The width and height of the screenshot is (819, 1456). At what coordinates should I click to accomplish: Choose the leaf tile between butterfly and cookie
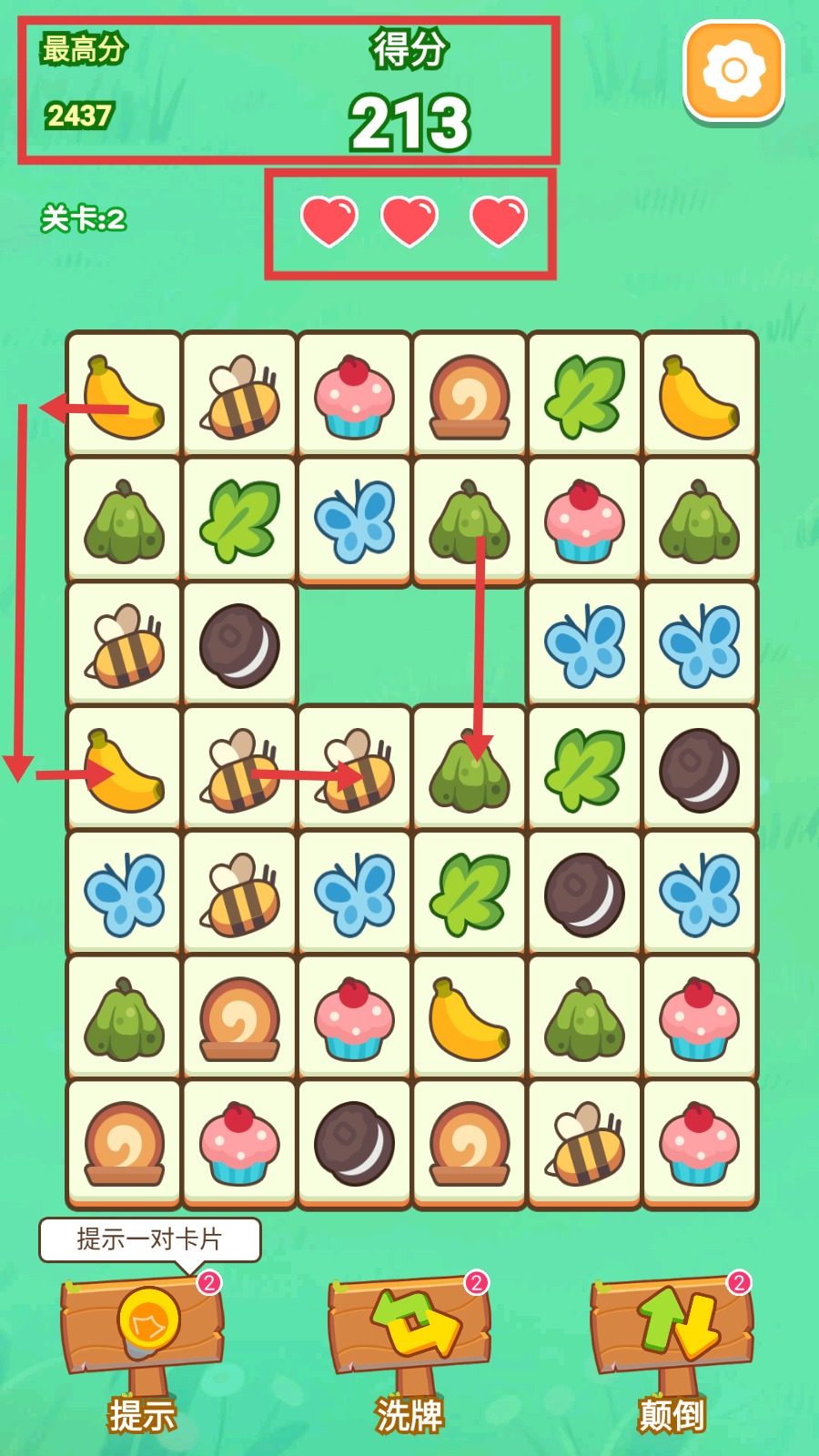tap(470, 895)
